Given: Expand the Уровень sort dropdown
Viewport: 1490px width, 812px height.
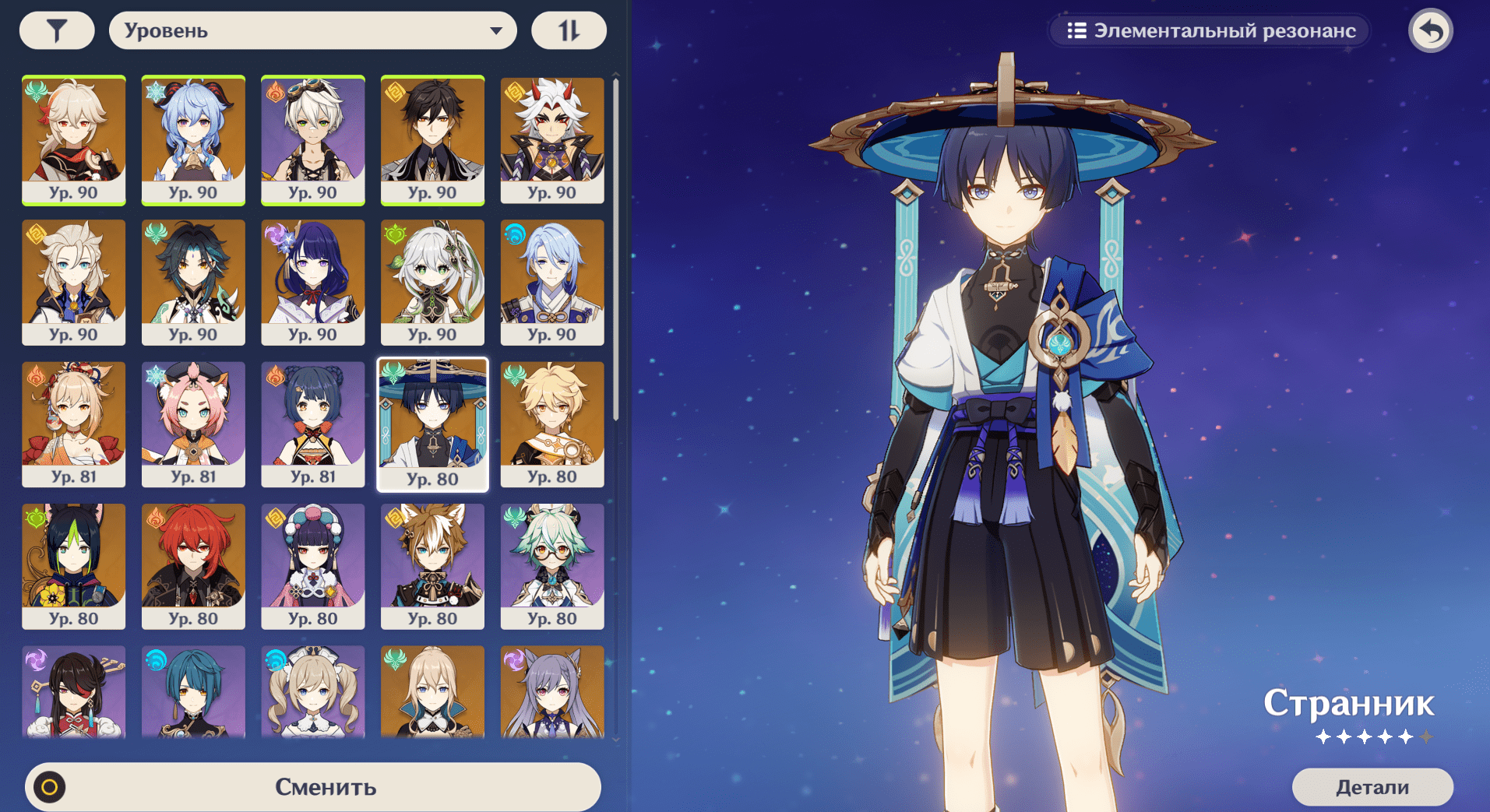Looking at the screenshot, I should [x=312, y=31].
